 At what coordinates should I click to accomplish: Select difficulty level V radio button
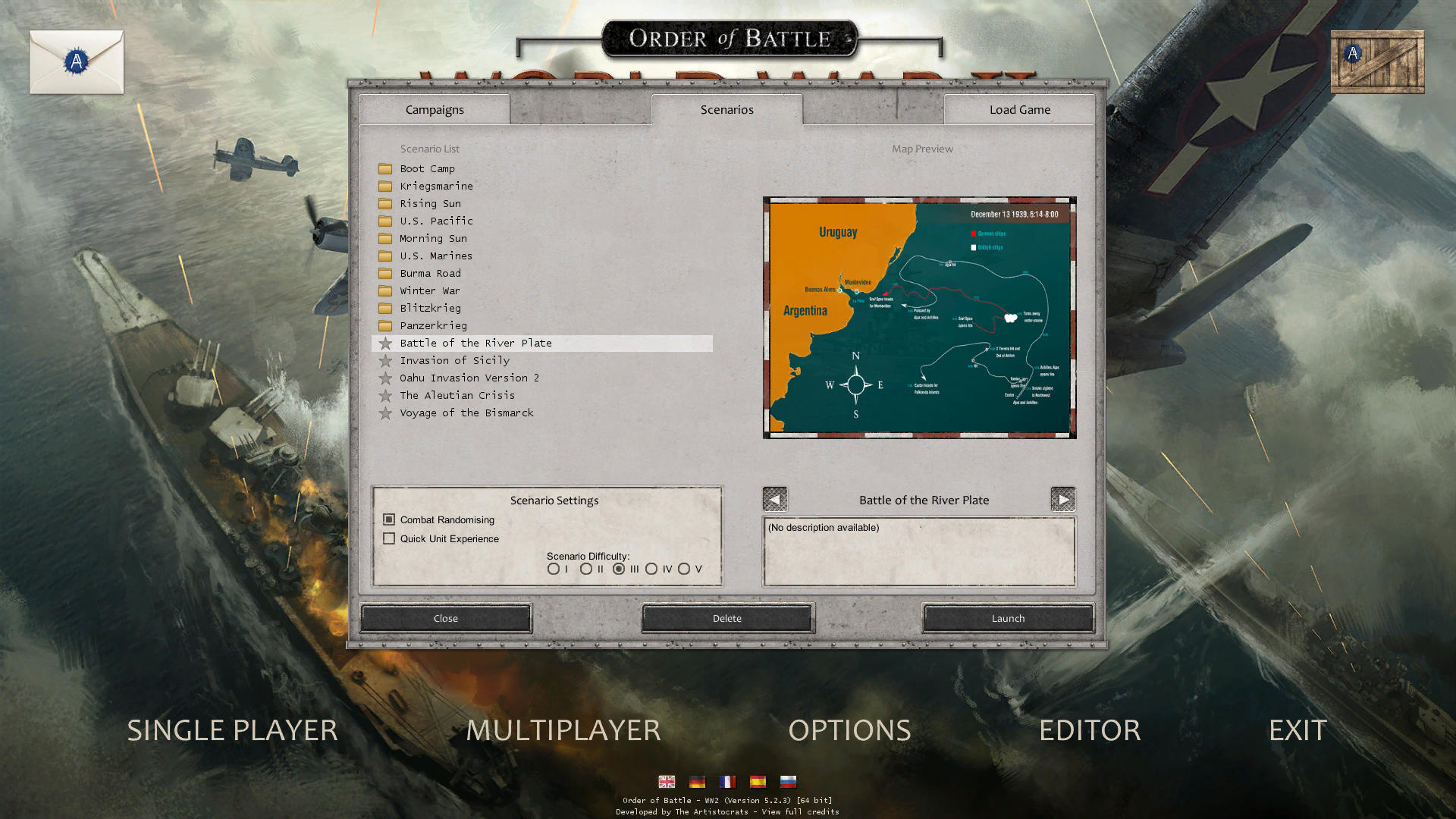[x=686, y=568]
